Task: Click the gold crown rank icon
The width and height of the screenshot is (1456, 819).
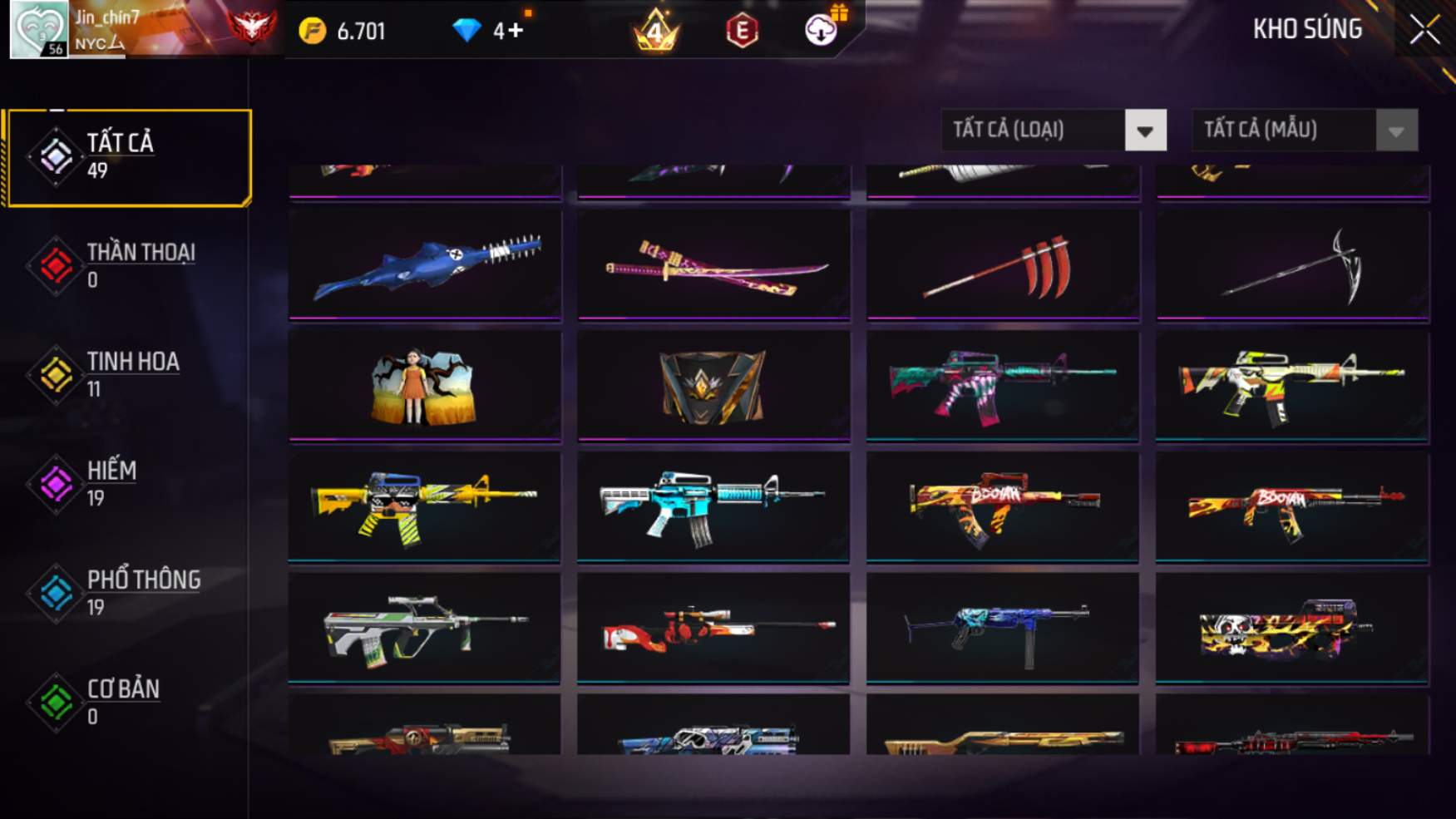Action: point(656,31)
